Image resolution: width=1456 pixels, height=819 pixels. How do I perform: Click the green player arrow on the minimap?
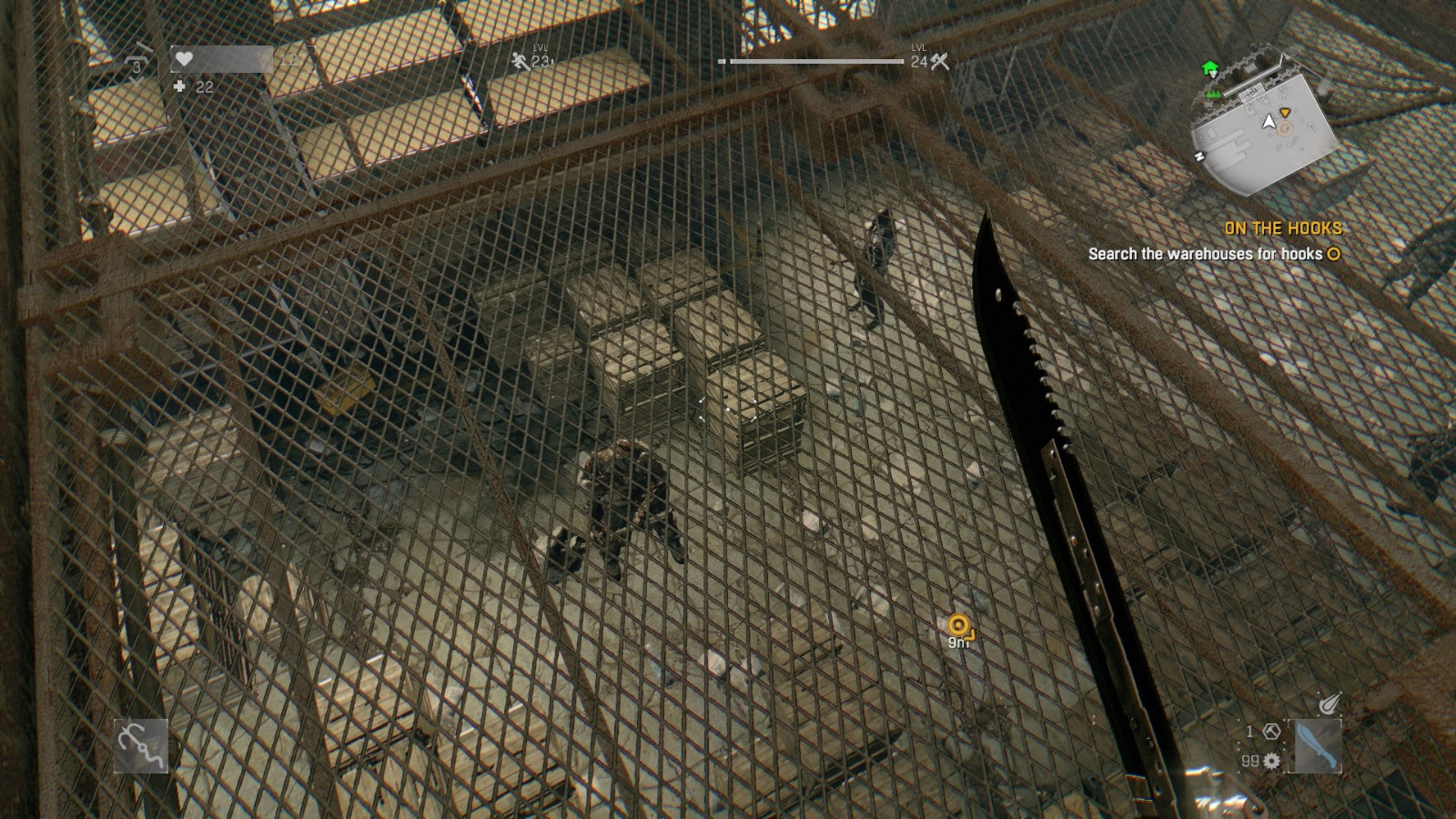[x=1269, y=123]
